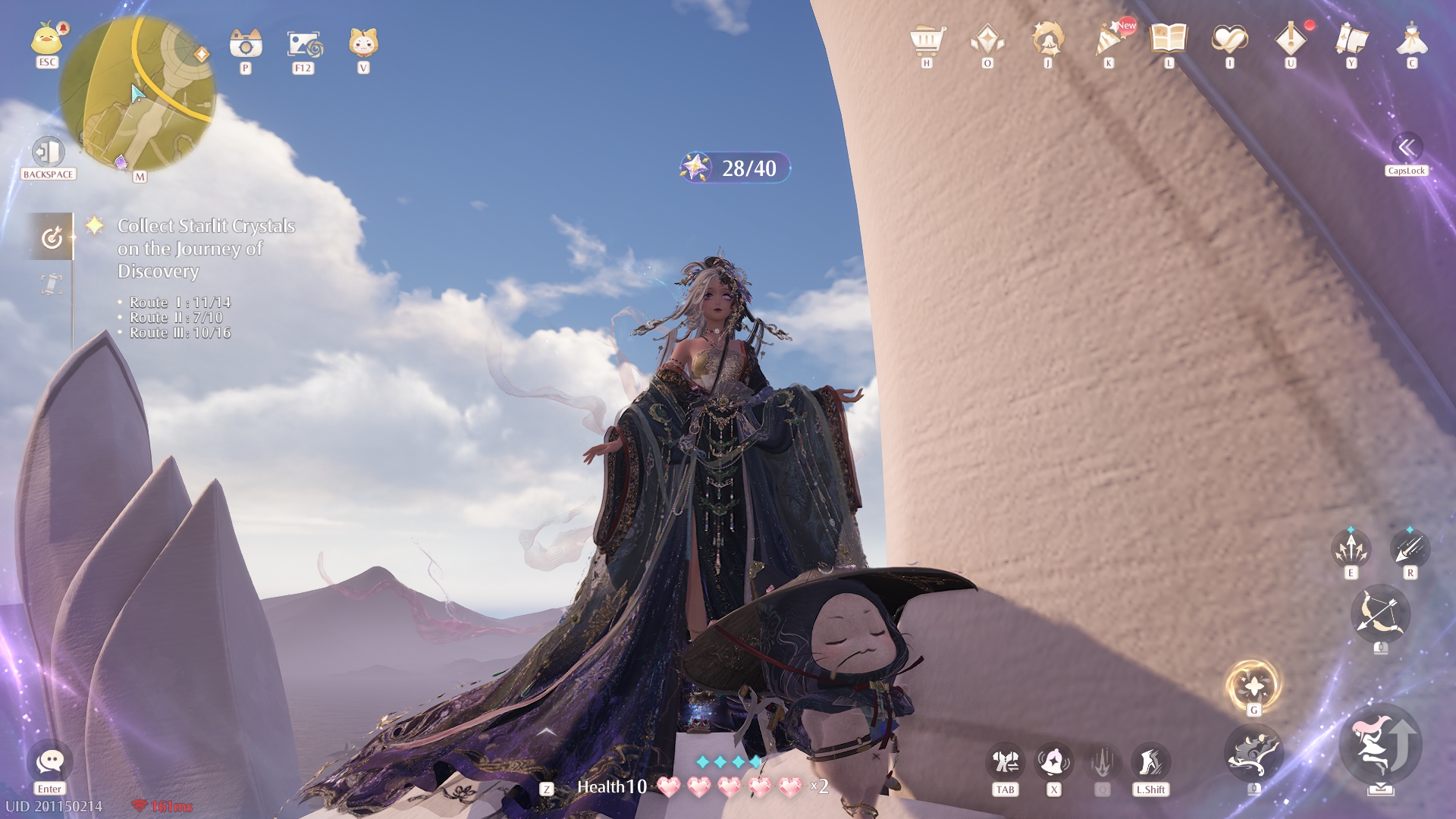Open the heart-shaped icon in the top bar
Image resolution: width=1456 pixels, height=819 pixels.
click(x=1229, y=39)
